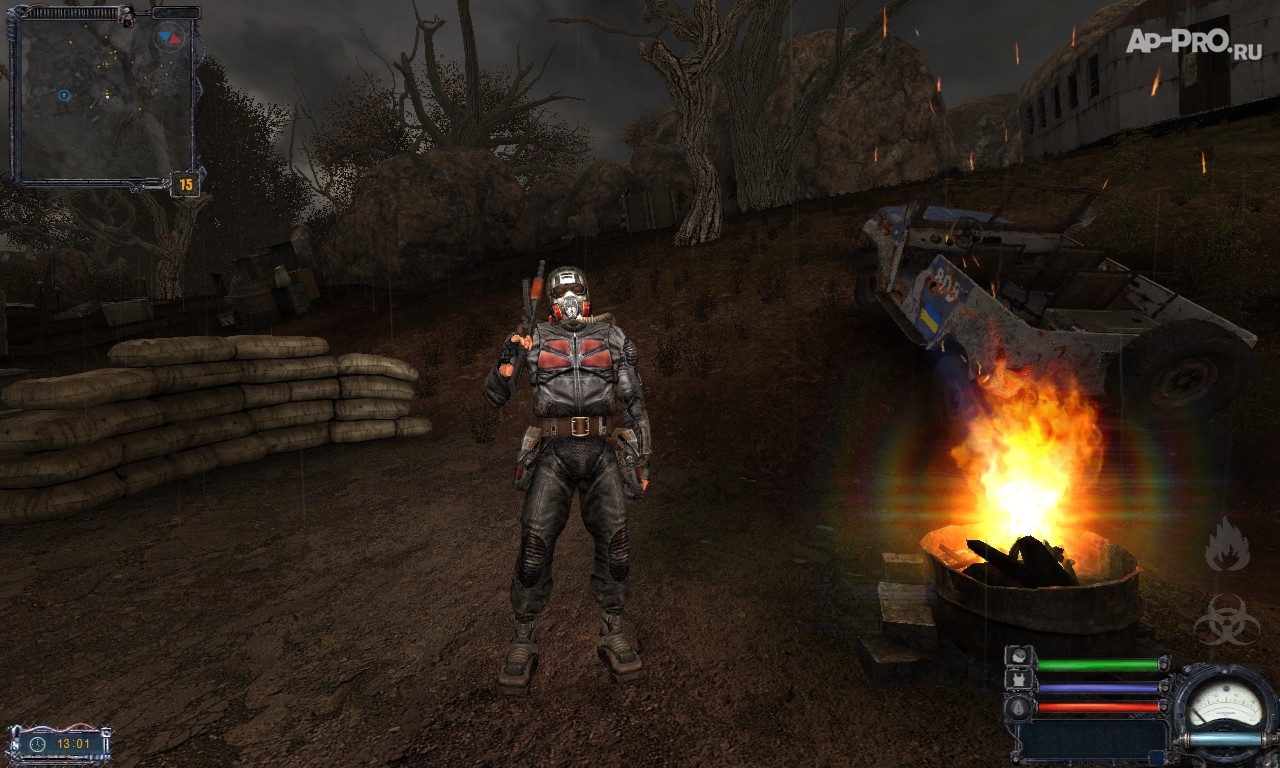
Task: Click the analog needle gauge dial
Action: pyautogui.click(x=1224, y=705)
